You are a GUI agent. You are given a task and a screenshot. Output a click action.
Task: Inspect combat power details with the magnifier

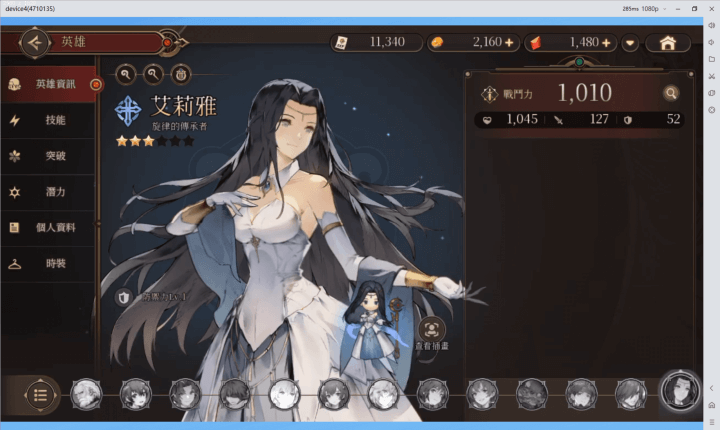671,94
